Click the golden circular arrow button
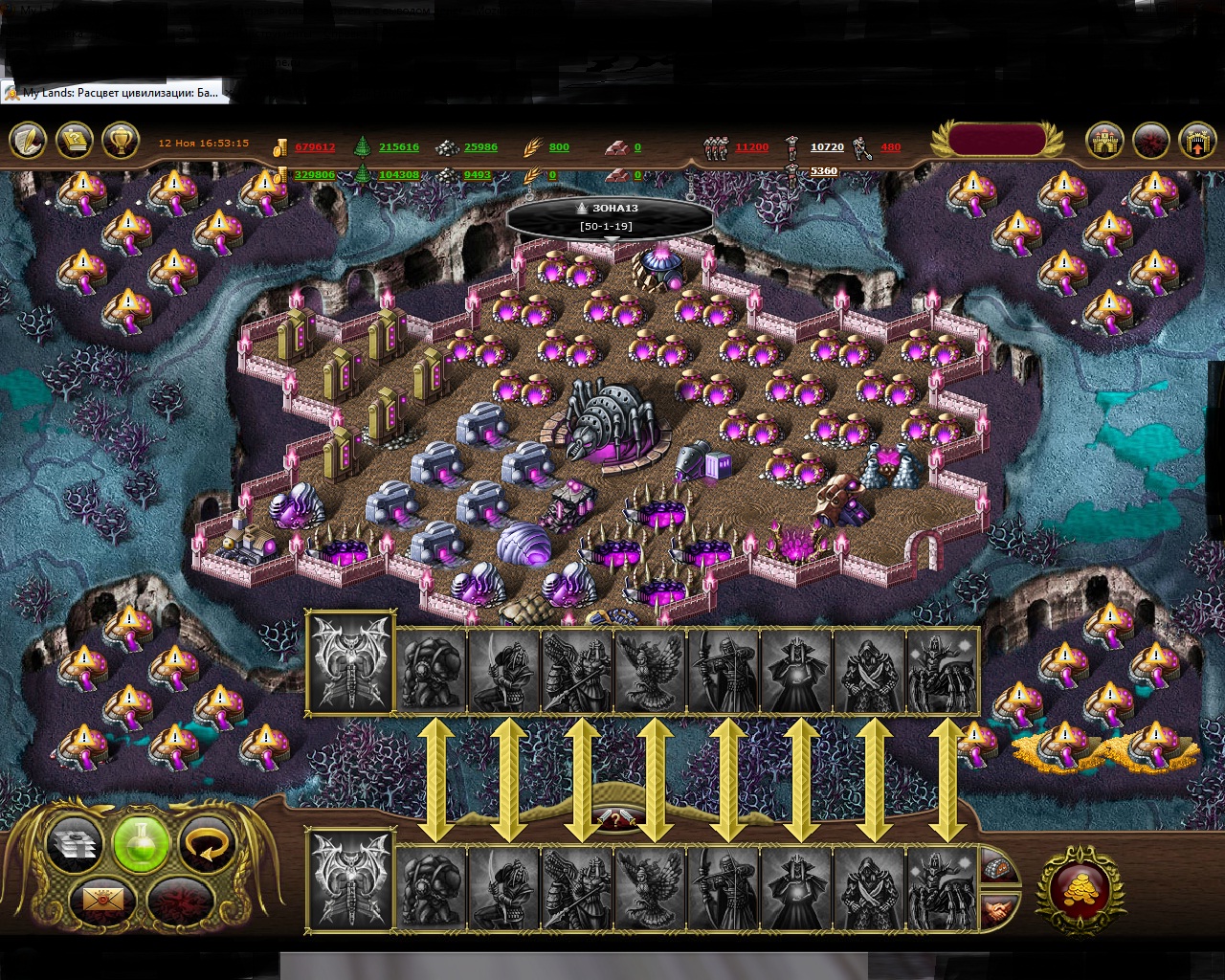Viewport: 1225px width, 980px height. tap(207, 843)
